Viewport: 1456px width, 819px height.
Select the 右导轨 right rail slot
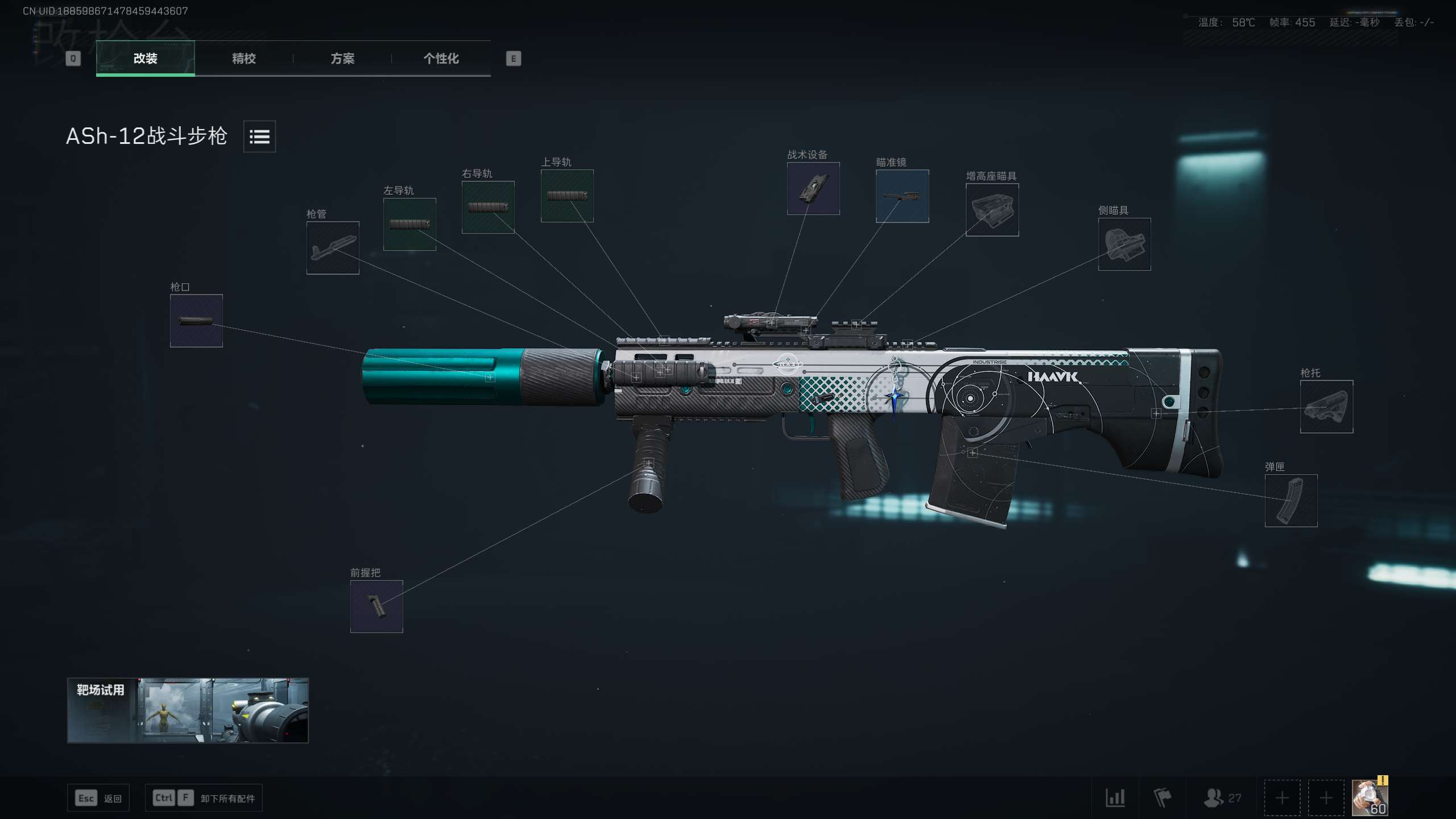(x=488, y=207)
